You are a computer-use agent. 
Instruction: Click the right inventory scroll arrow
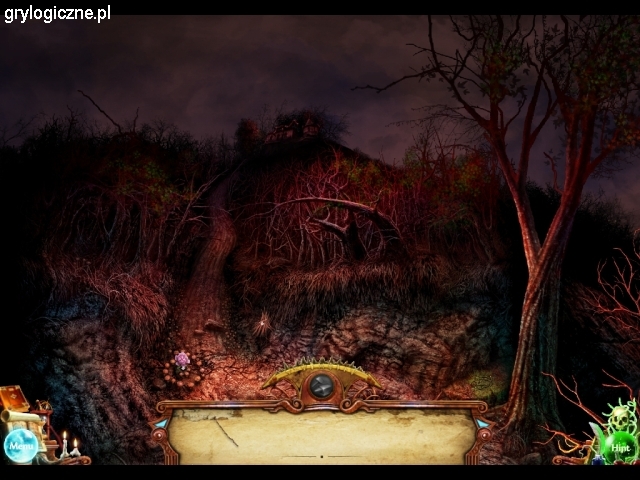(x=482, y=424)
